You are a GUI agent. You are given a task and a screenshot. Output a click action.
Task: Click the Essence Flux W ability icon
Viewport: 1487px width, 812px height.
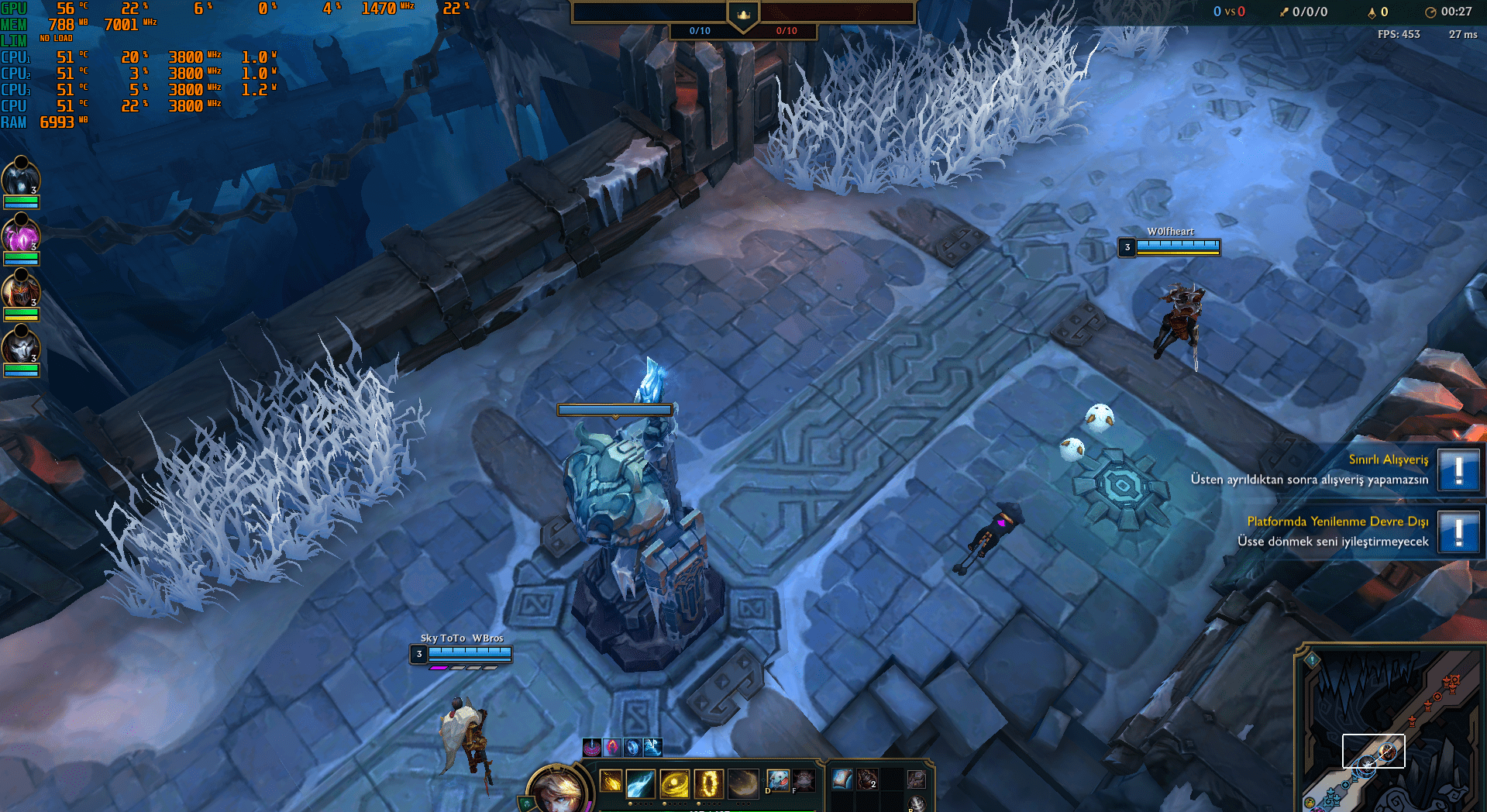(640, 783)
